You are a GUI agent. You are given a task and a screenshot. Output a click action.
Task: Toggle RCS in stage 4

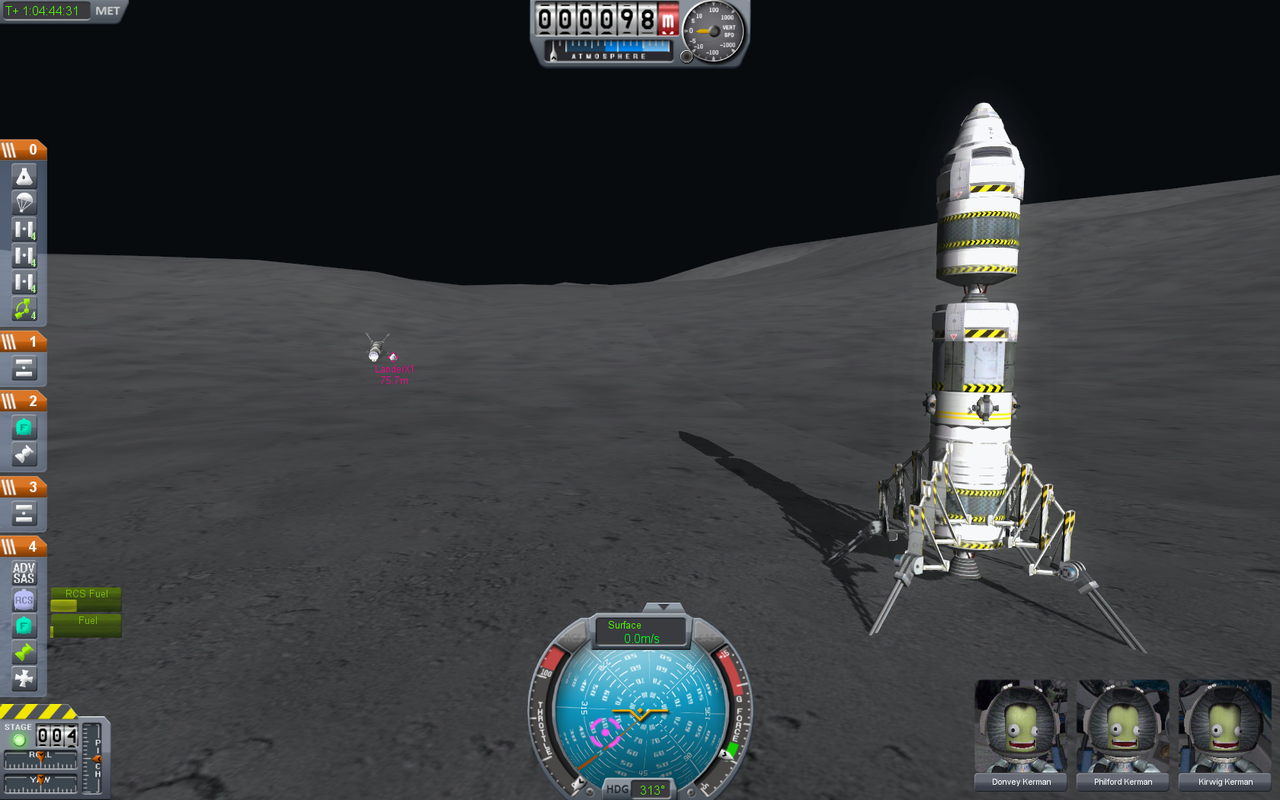22,598
